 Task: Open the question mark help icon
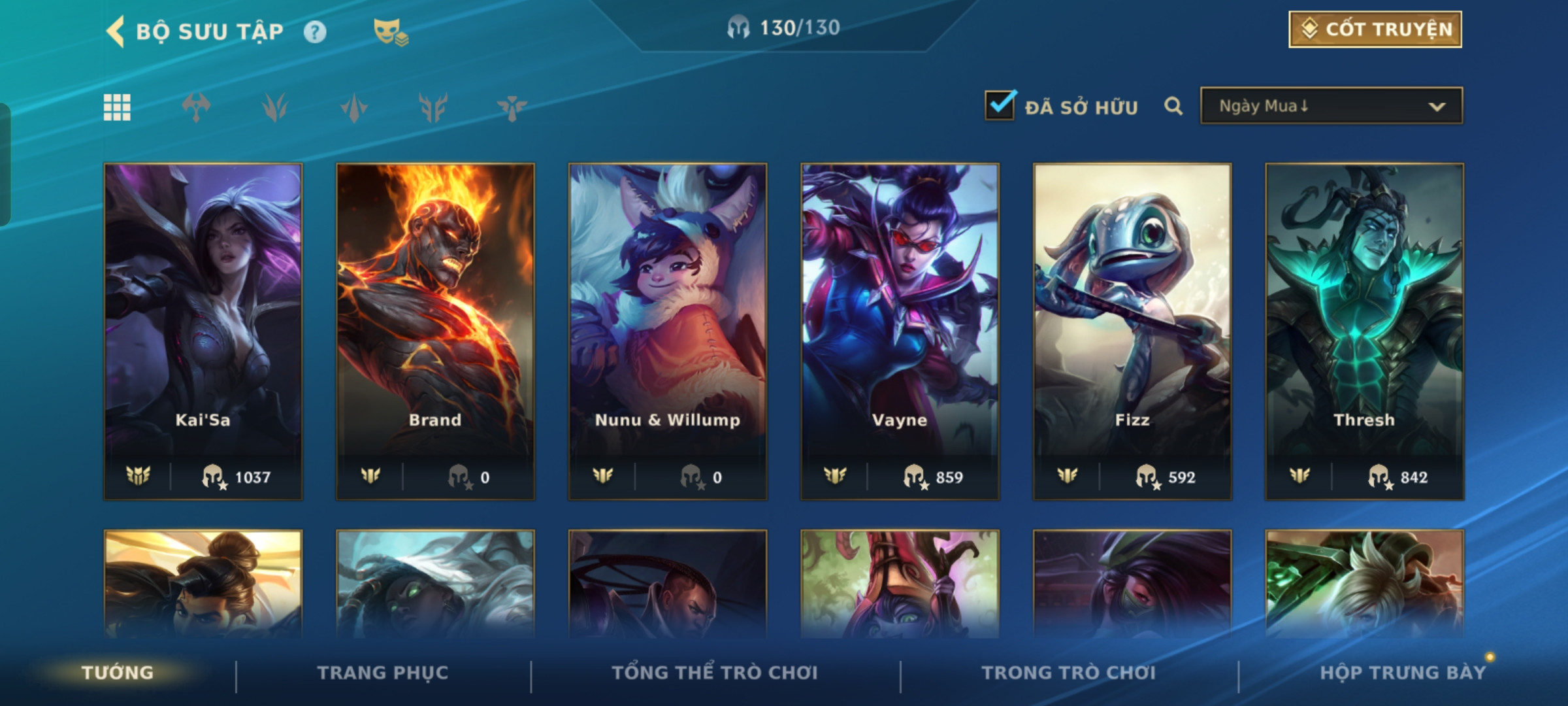315,32
